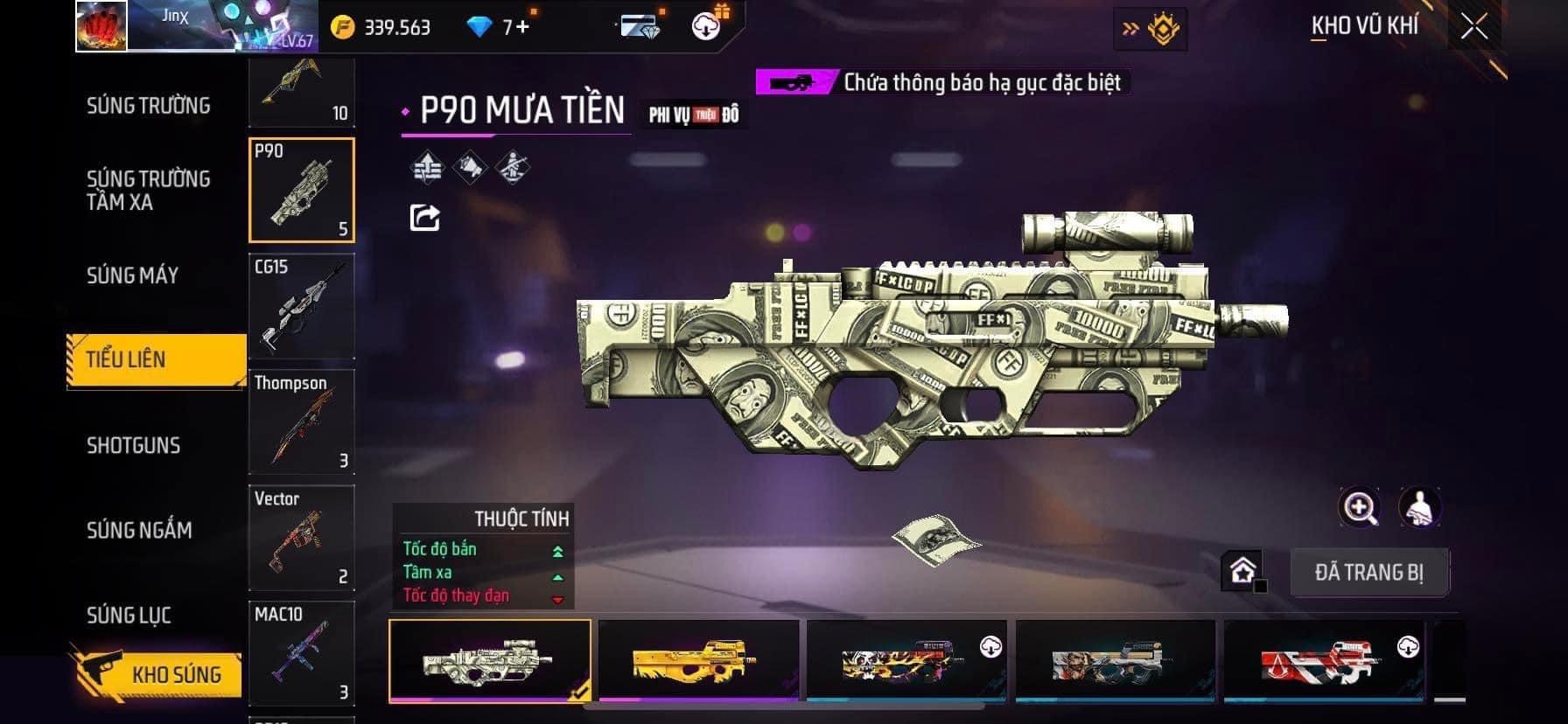Add diamonds with the plus button

pos(522,27)
